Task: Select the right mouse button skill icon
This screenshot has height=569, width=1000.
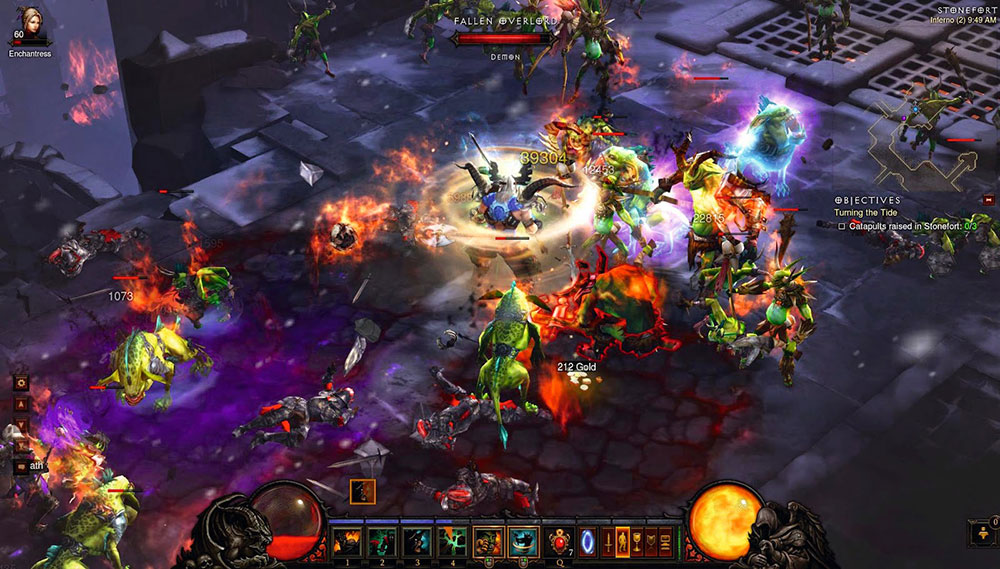Action: click(x=522, y=541)
